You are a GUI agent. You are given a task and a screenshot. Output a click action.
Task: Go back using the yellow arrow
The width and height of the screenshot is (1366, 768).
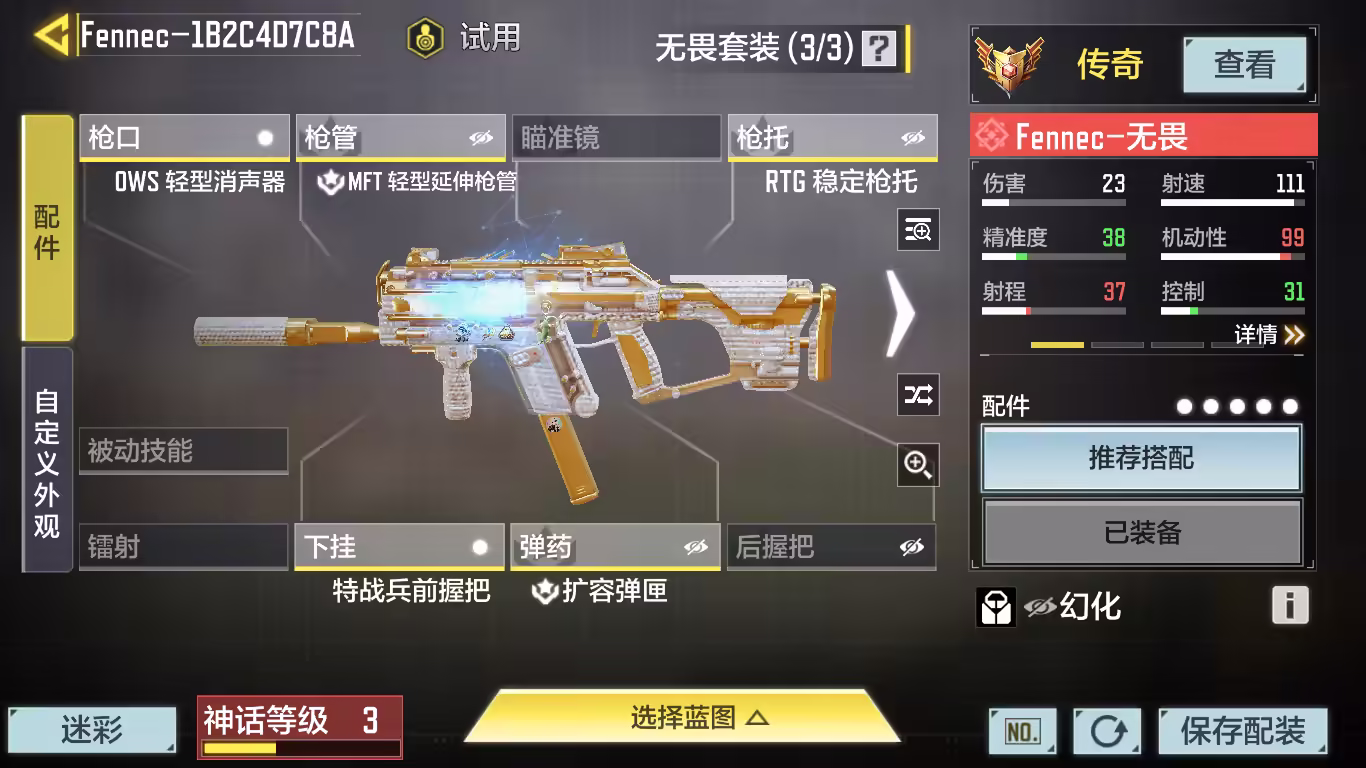tap(52, 35)
